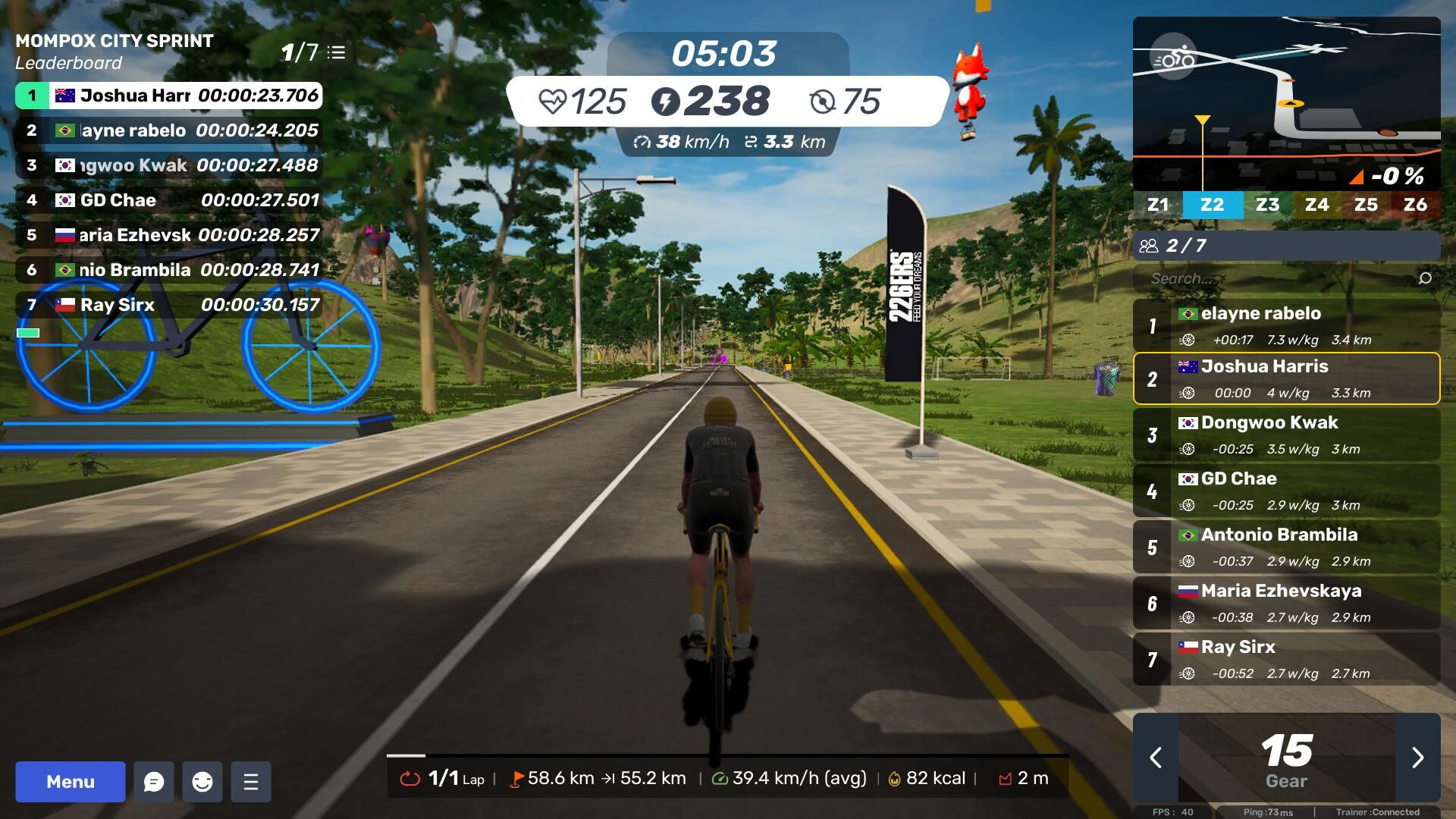The image size is (1456, 819).
Task: Select Dongwoo Kwak in the rider list
Action: (1286, 435)
